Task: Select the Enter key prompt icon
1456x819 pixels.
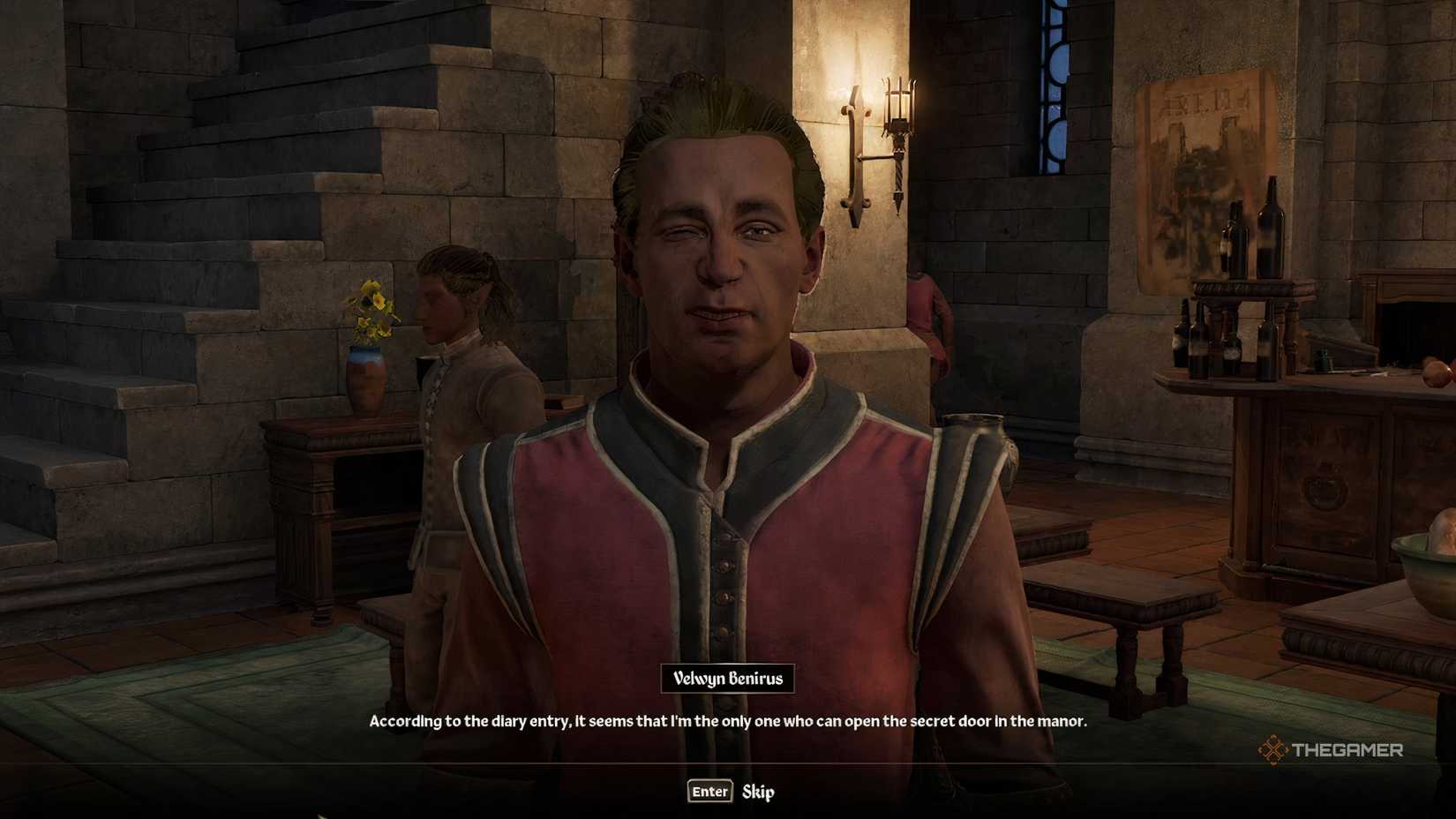Action: (x=709, y=792)
